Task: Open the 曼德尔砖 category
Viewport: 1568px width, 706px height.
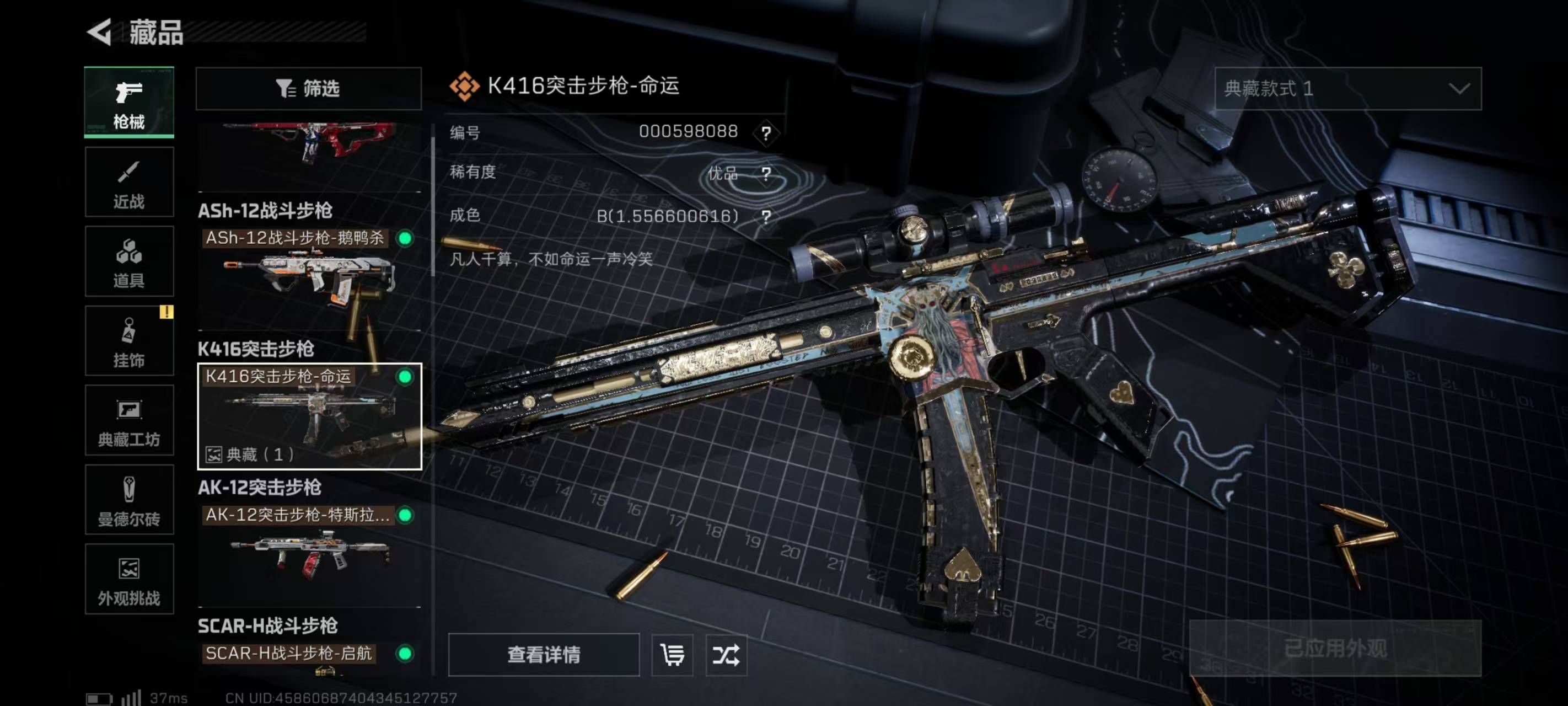Action: point(129,500)
